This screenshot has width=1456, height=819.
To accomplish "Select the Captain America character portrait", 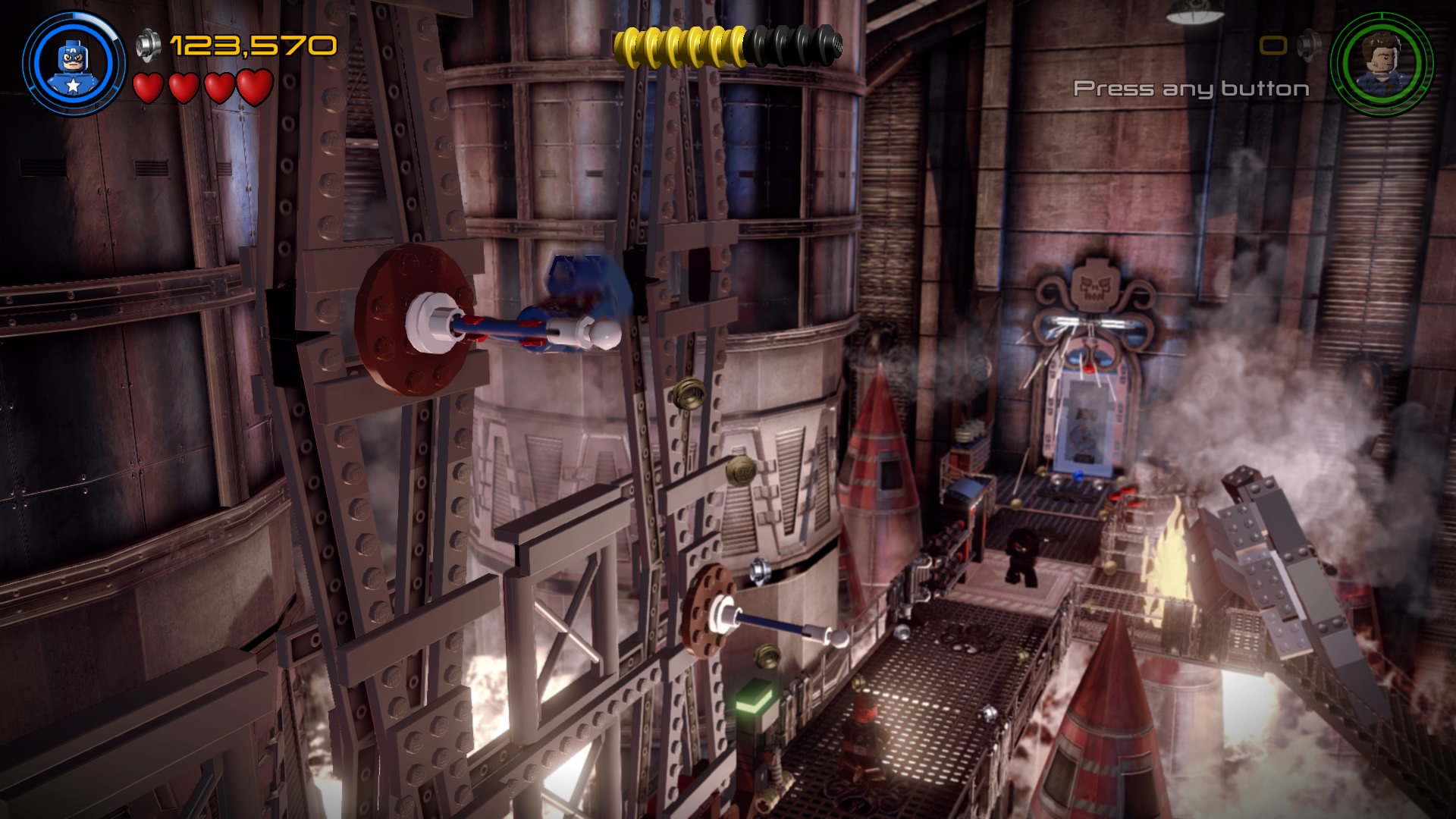I will coord(73,63).
